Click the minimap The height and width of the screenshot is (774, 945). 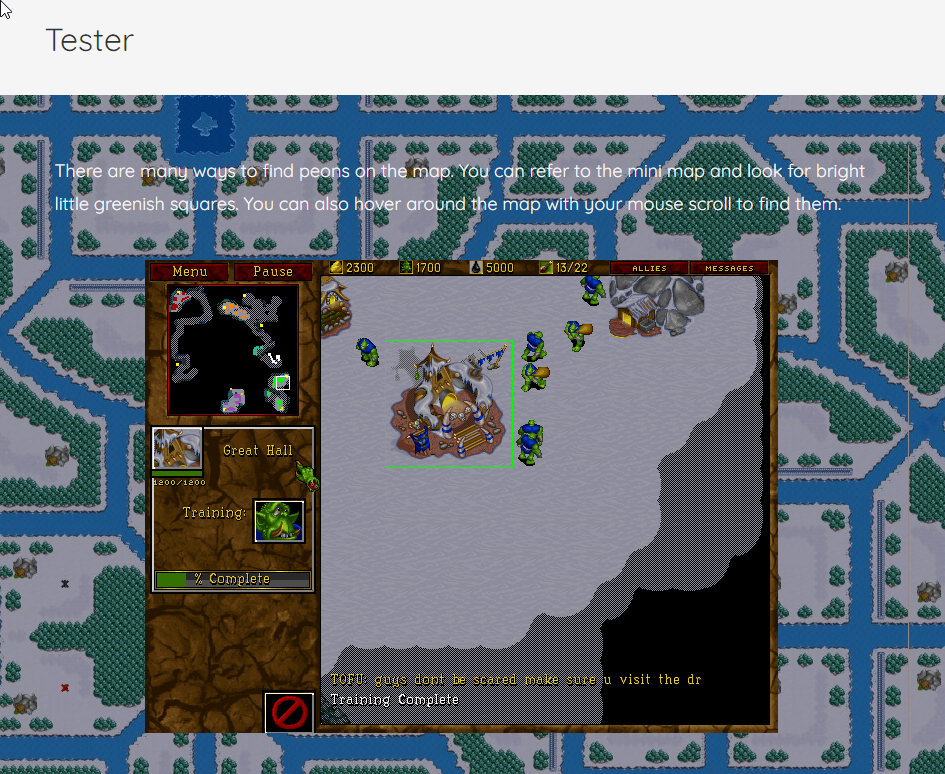click(233, 349)
